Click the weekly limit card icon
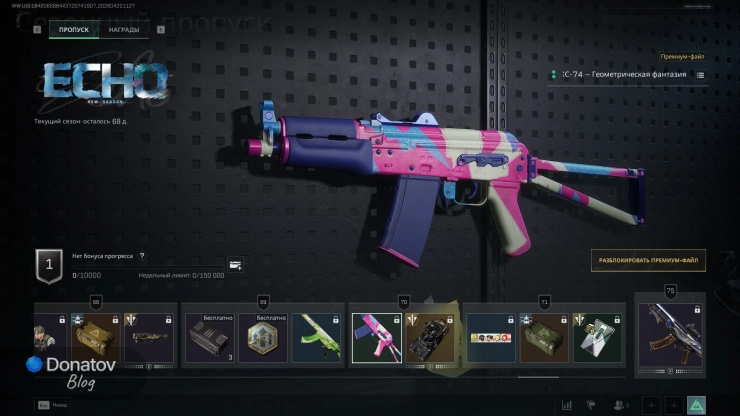The image size is (740, 416). (x=235, y=265)
